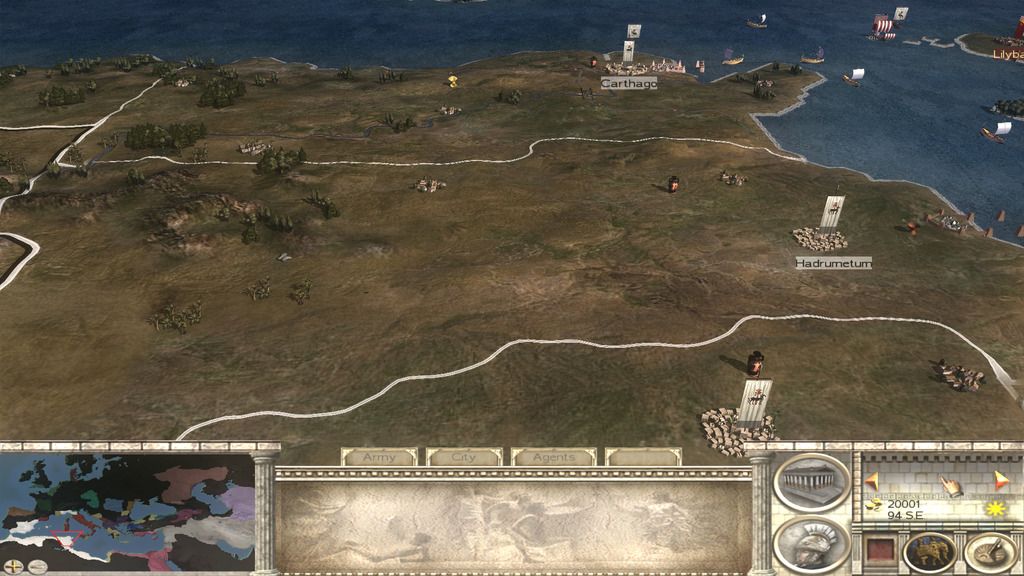
Task: Open the City tab
Action: tap(464, 457)
